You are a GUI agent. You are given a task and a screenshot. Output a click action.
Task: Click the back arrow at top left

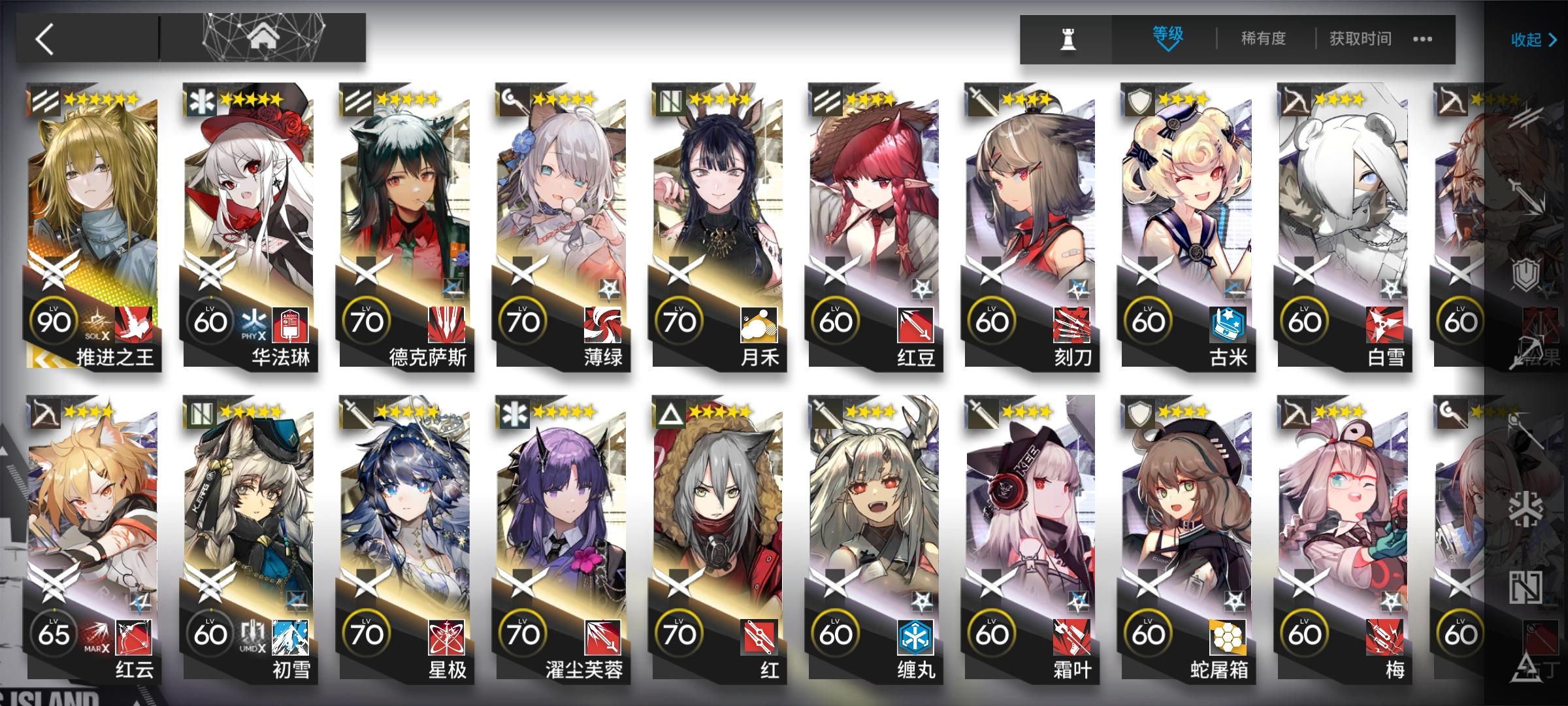tap(44, 37)
